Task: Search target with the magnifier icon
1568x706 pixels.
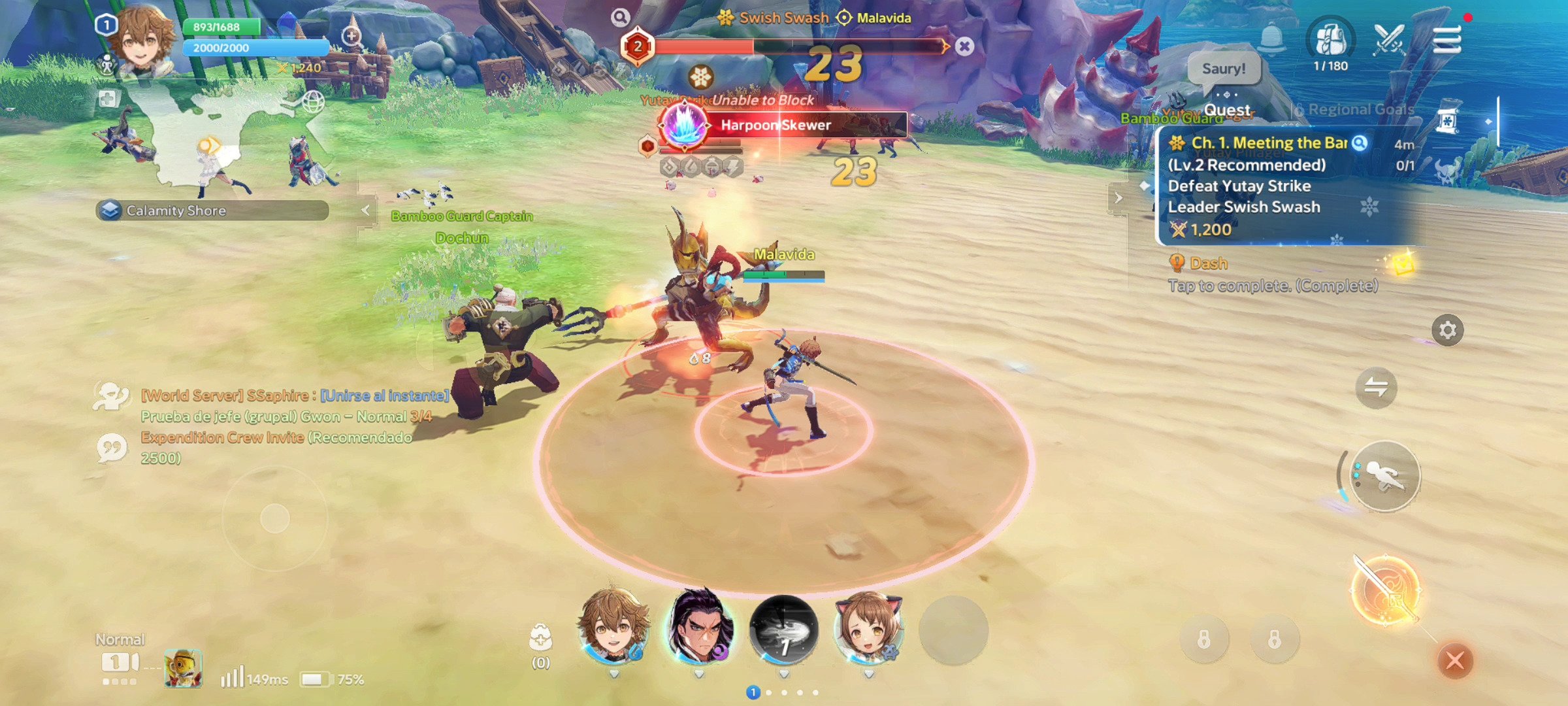Action: [620, 18]
